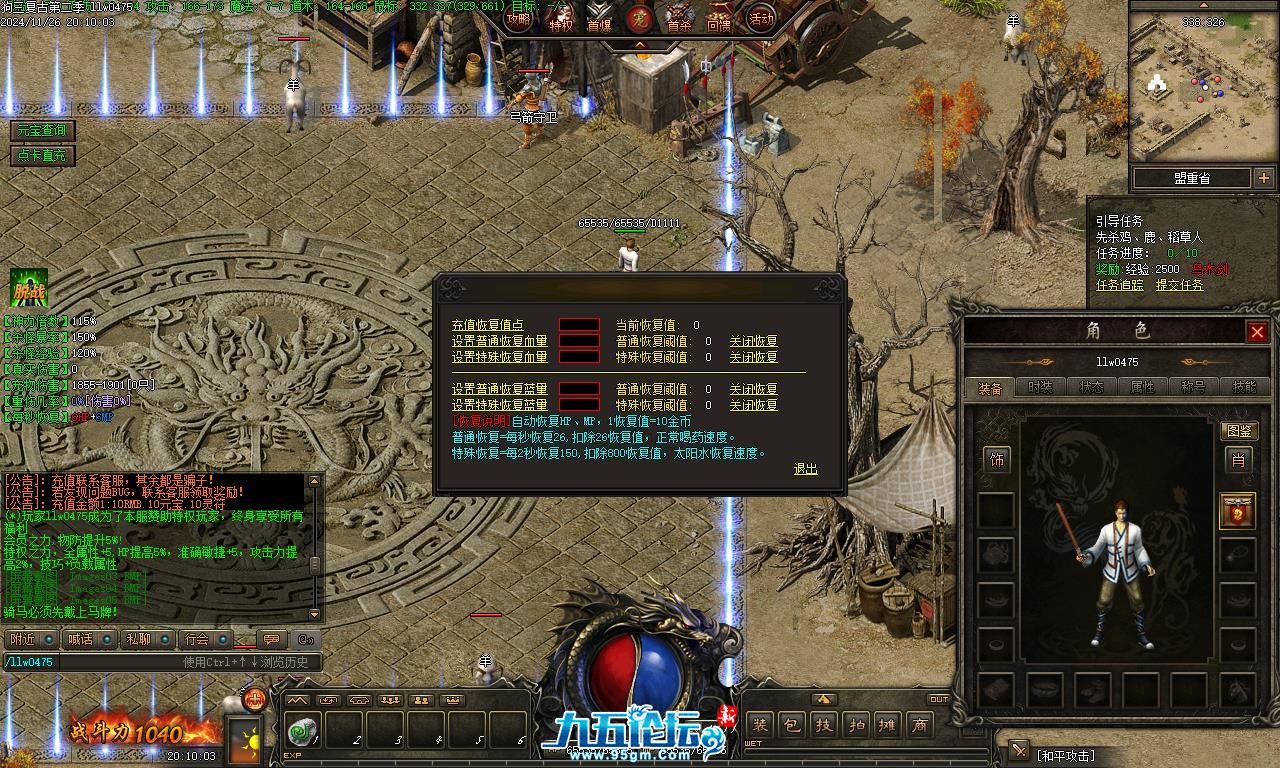Open the 属性 attributes tab
This screenshot has width=1280, height=768.
[1142, 387]
